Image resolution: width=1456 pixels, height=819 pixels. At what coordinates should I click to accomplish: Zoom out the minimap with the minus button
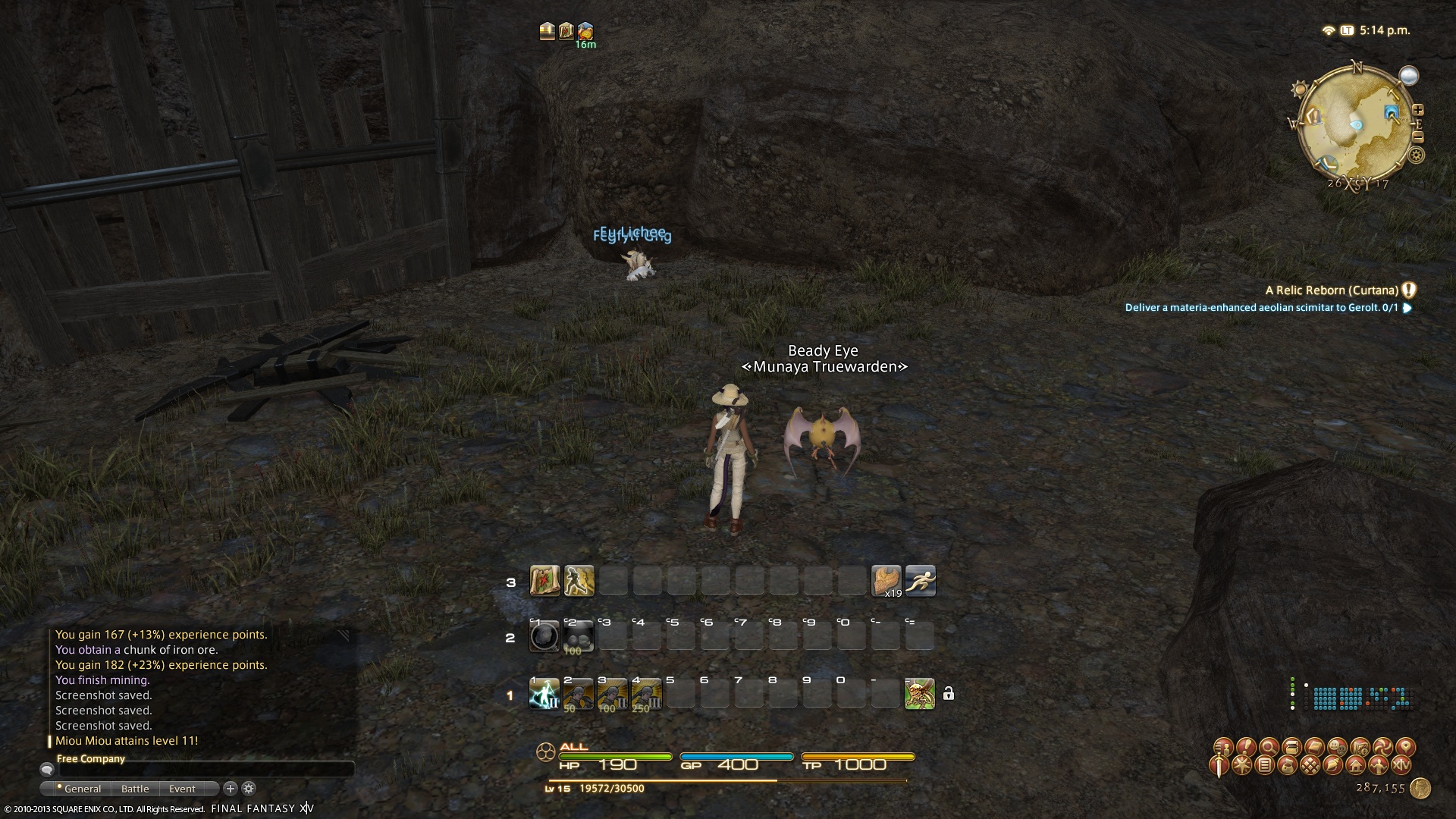tap(1417, 137)
